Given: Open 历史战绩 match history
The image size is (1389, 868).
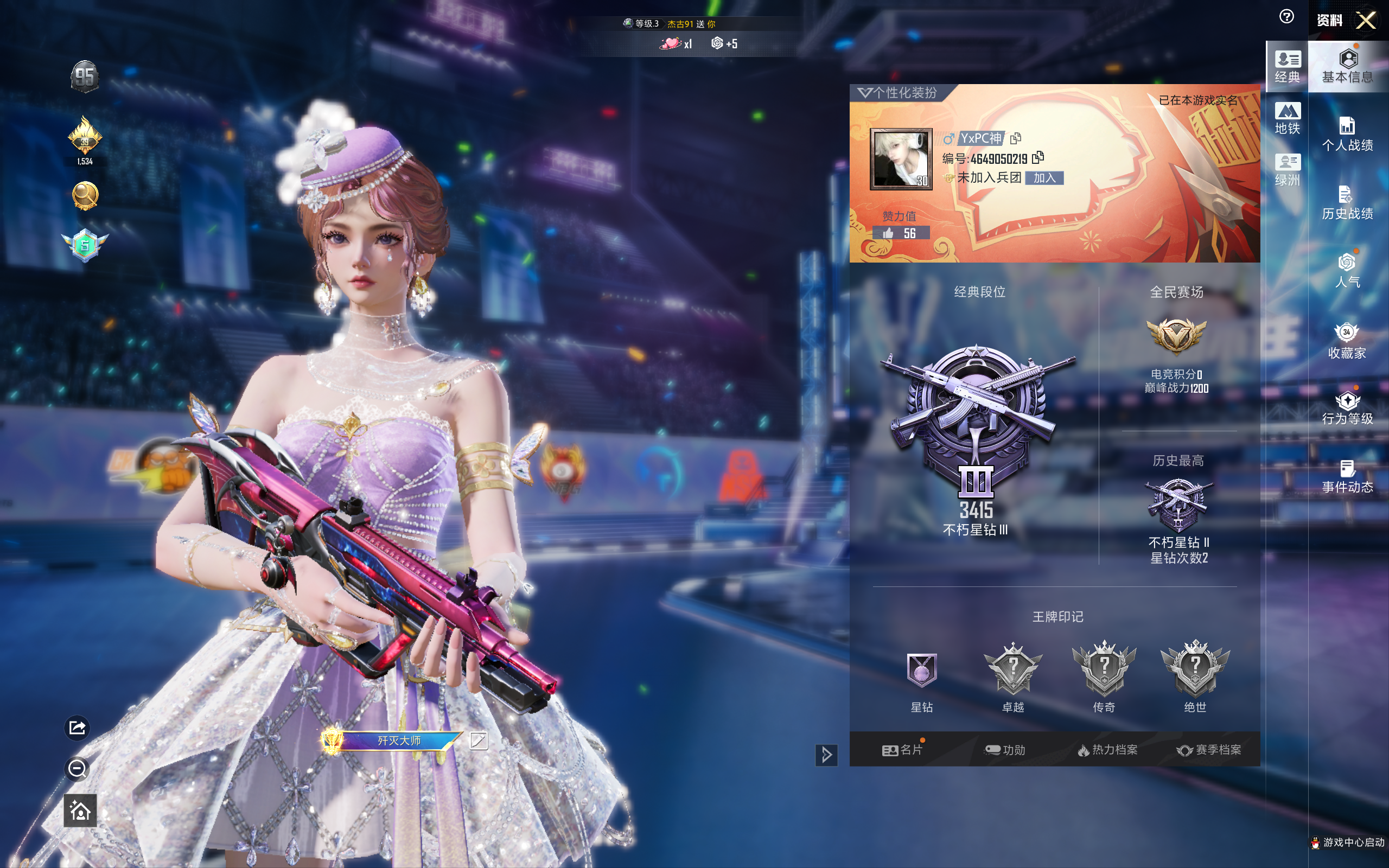Looking at the screenshot, I should [x=1347, y=203].
